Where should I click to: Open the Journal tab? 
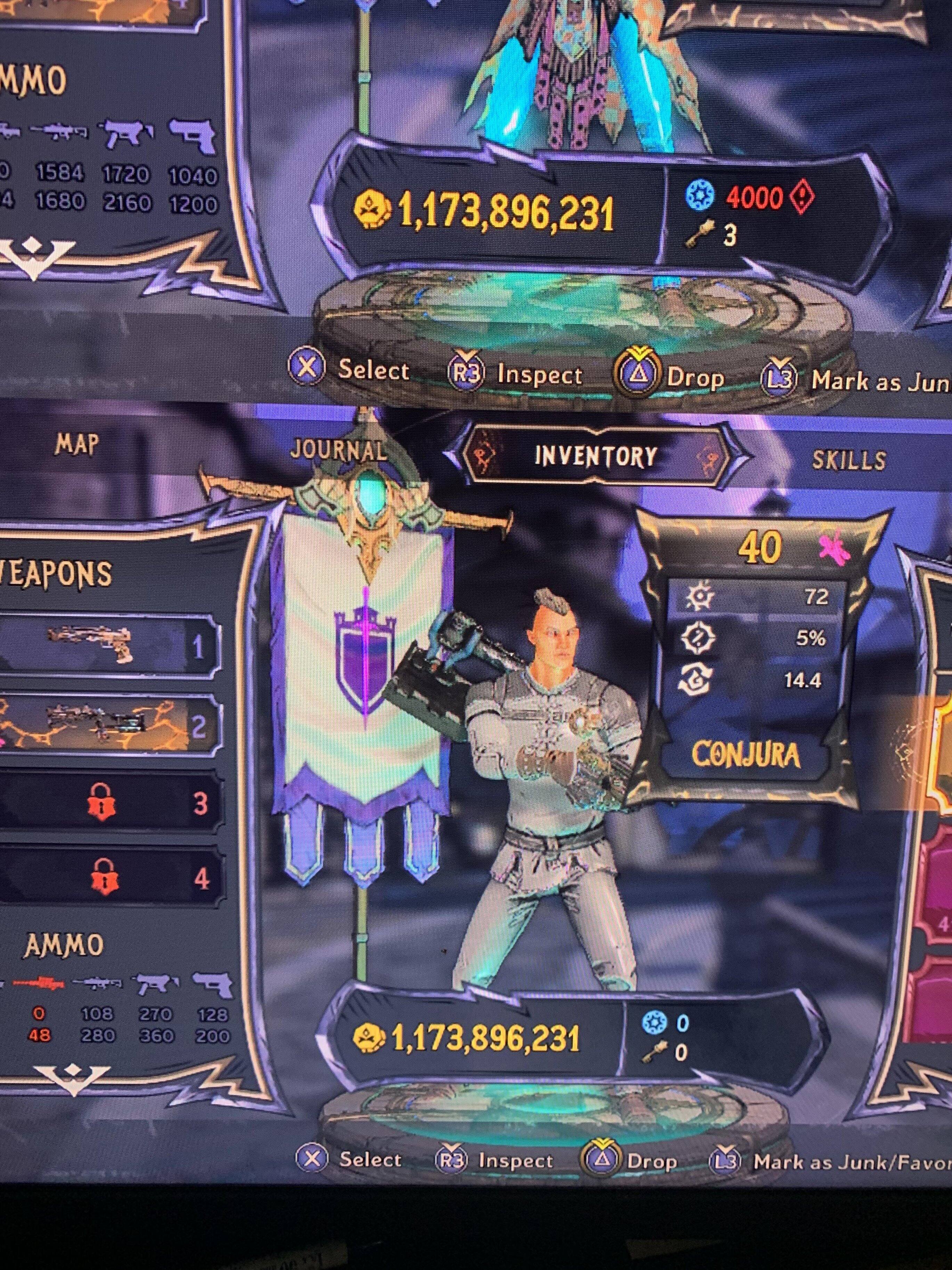[x=339, y=450]
